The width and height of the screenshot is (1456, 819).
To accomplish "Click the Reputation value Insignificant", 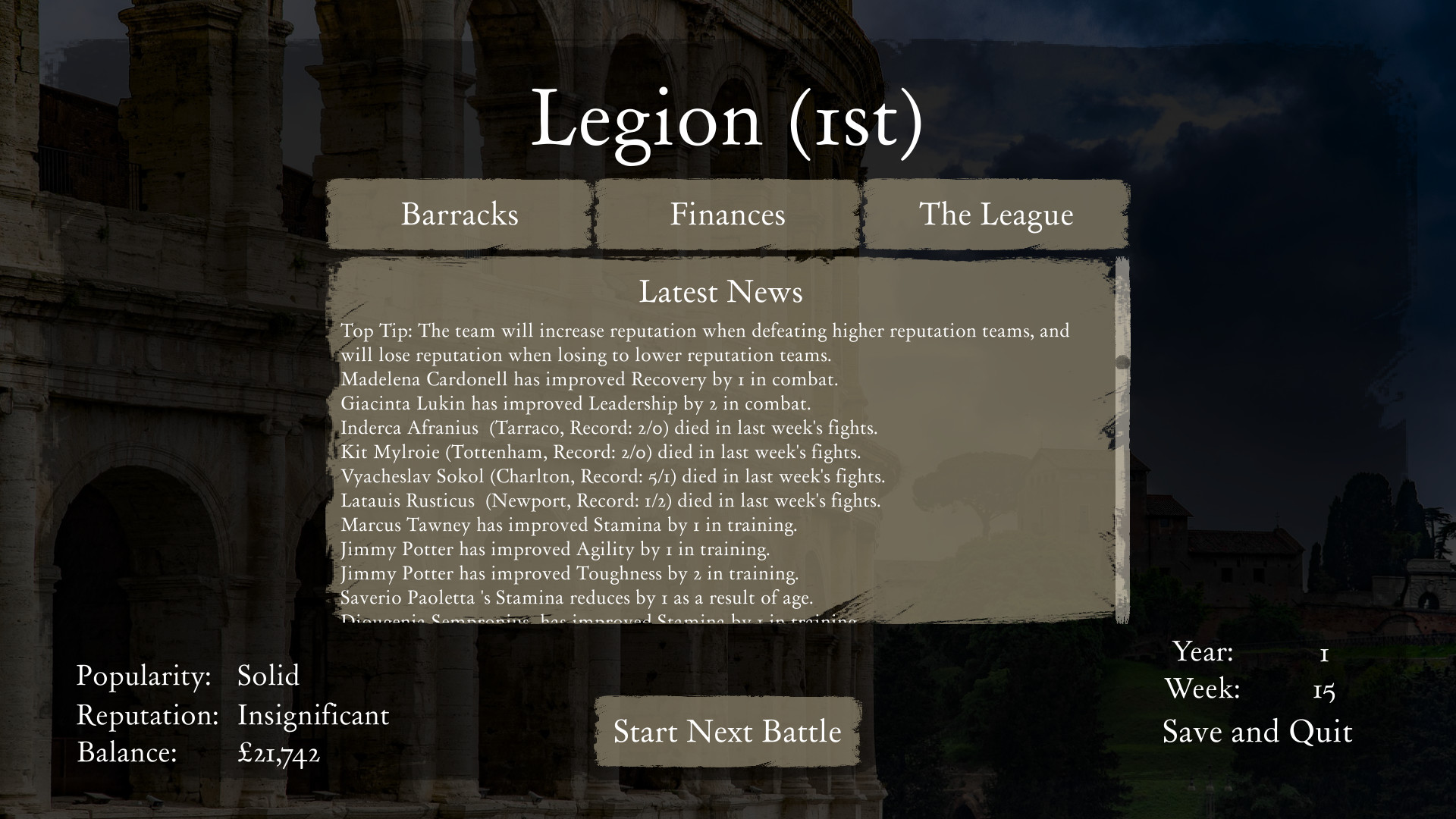I will 313,715.
